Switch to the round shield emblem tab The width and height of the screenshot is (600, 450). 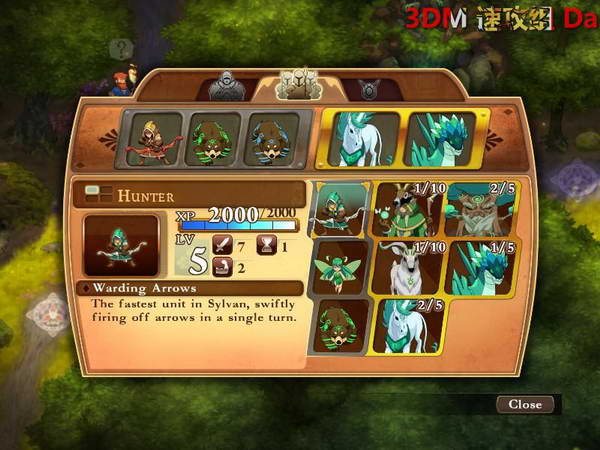368,89
